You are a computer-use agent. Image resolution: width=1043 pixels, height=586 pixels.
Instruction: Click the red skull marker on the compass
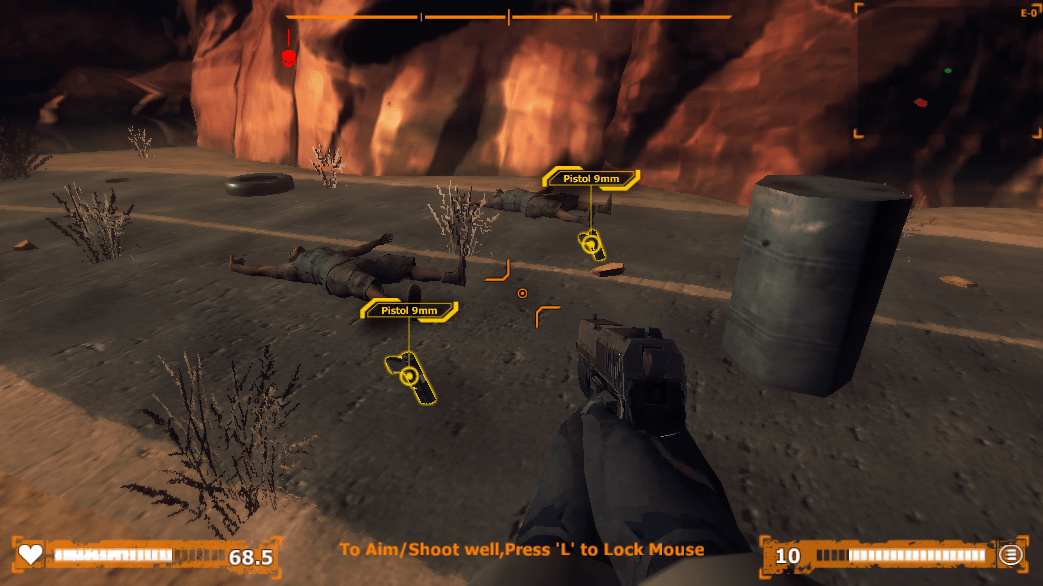pyautogui.click(x=289, y=58)
